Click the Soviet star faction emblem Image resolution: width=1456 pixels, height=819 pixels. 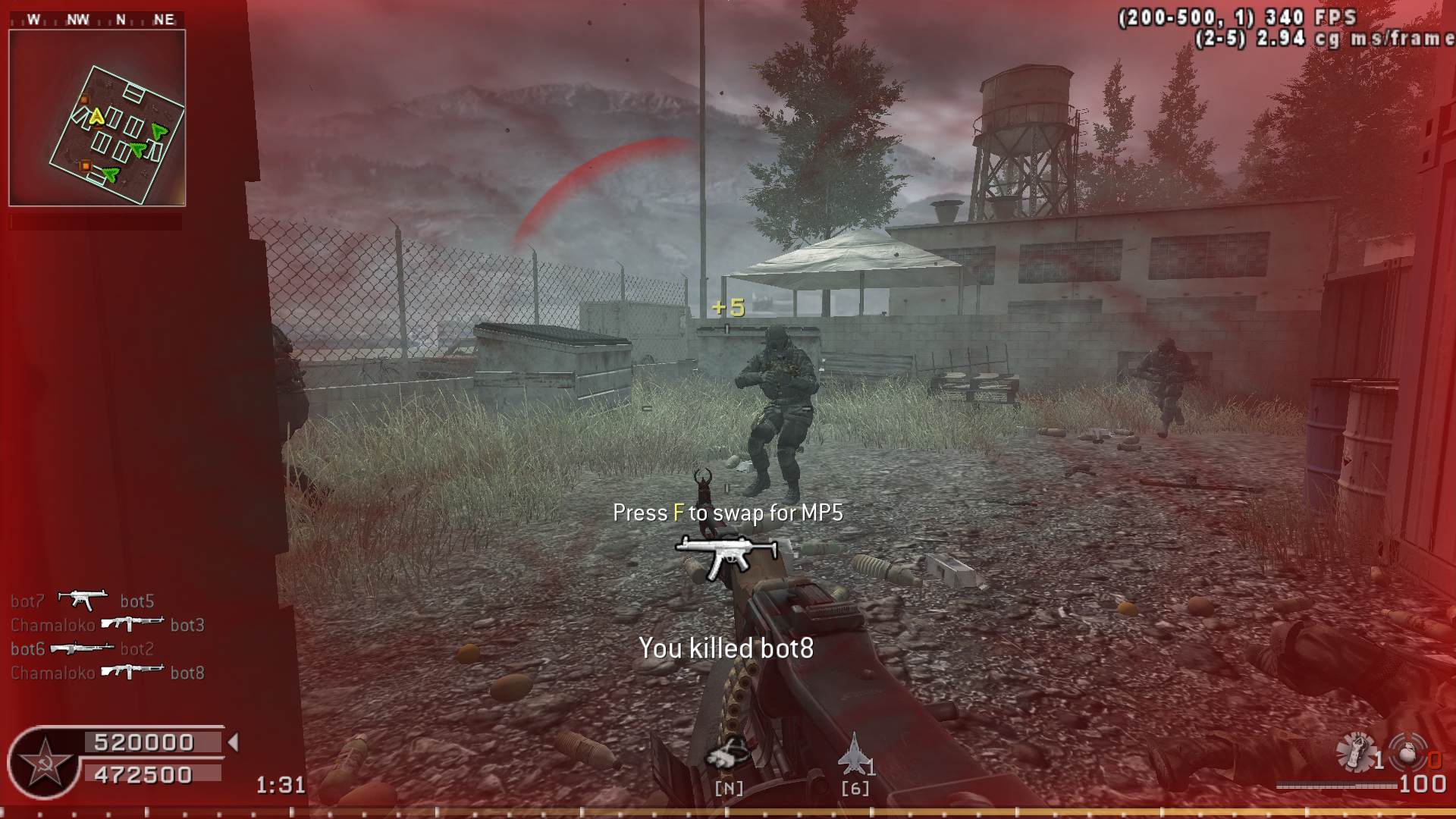pos(45,763)
